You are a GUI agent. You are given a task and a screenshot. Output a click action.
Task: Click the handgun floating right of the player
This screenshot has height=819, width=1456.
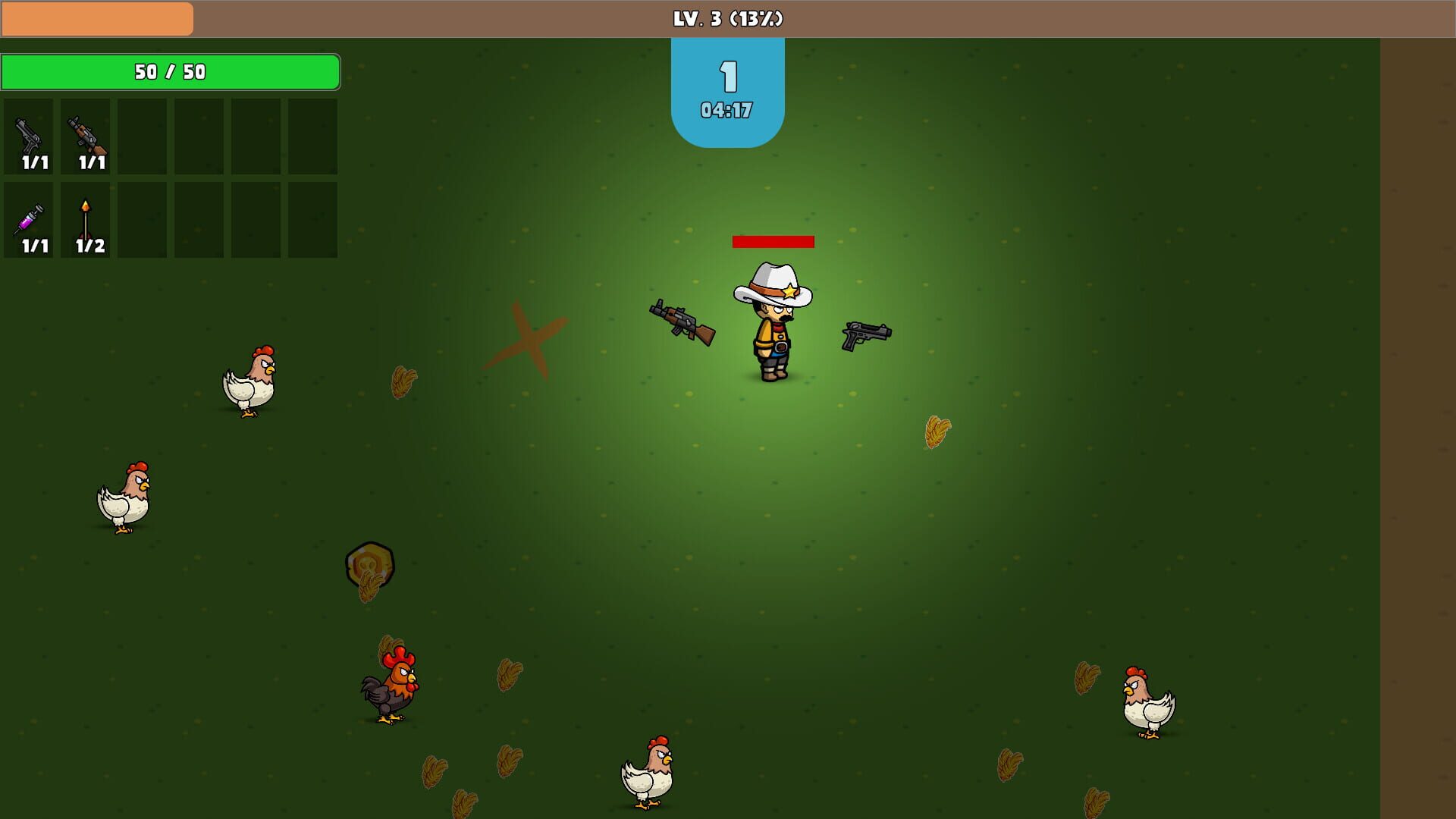(864, 332)
